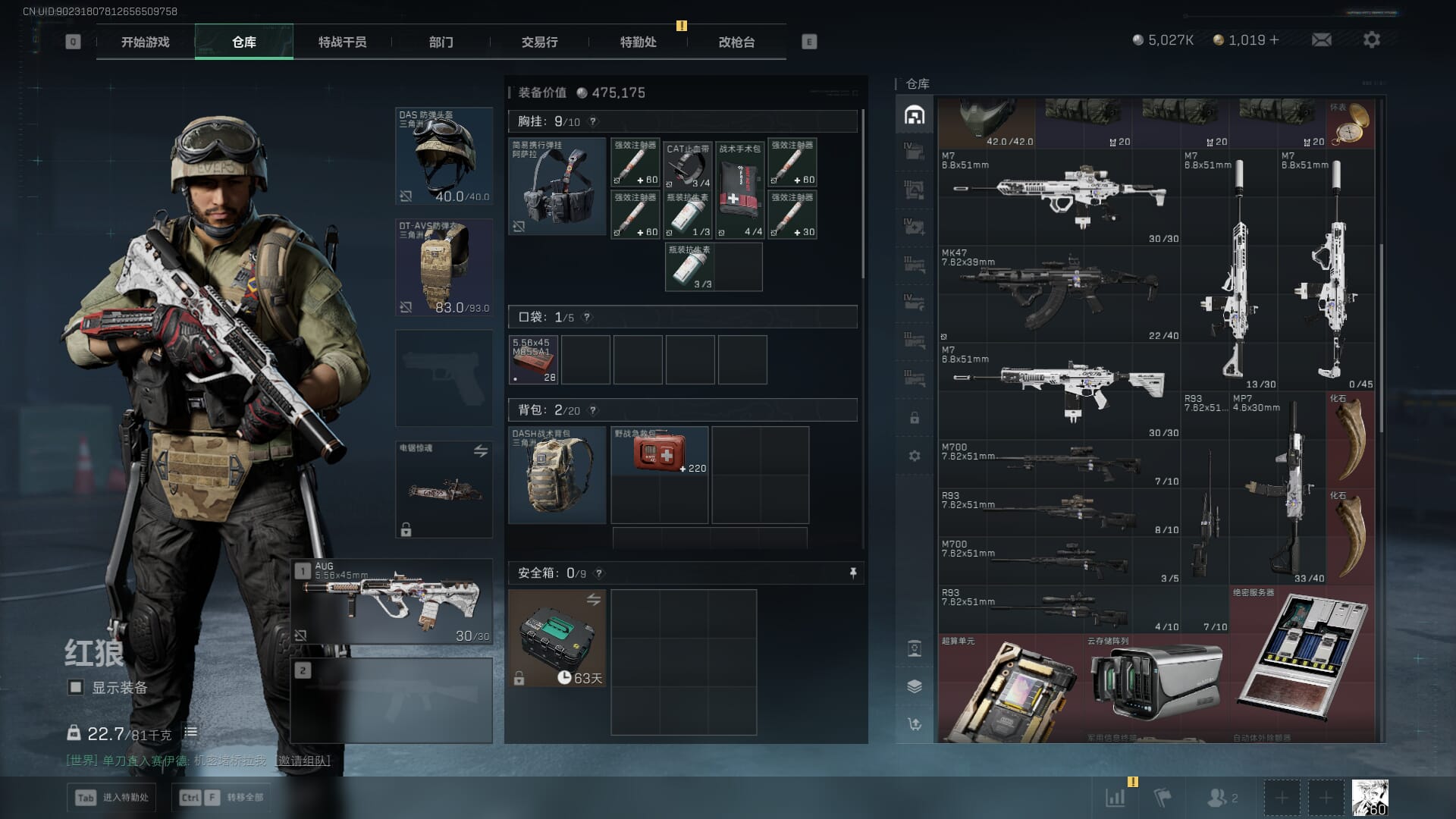Screen dimensions: 1456x819
Task: Go to the 交易行 tab
Action: click(x=539, y=42)
